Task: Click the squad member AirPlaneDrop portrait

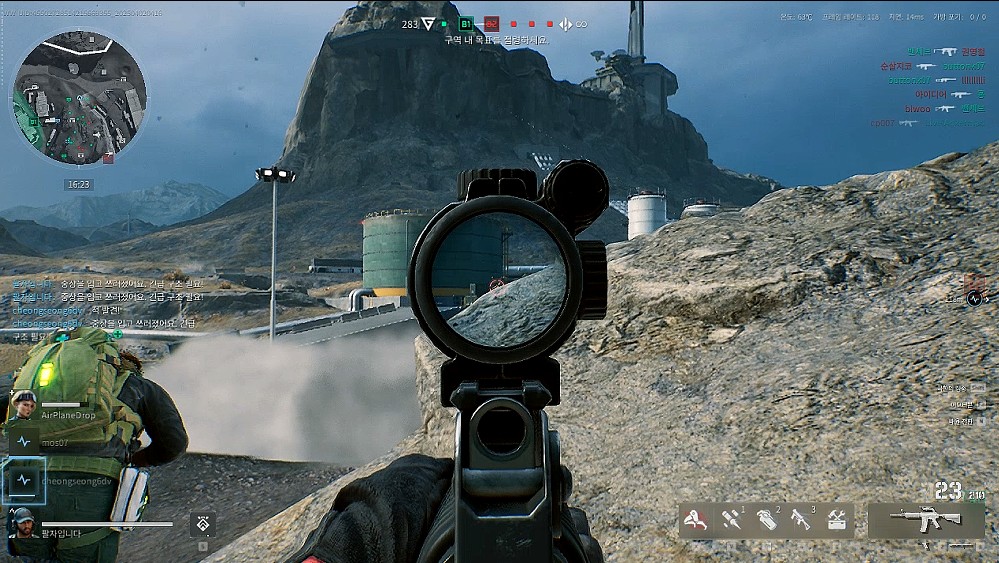Action: pyautogui.click(x=24, y=404)
